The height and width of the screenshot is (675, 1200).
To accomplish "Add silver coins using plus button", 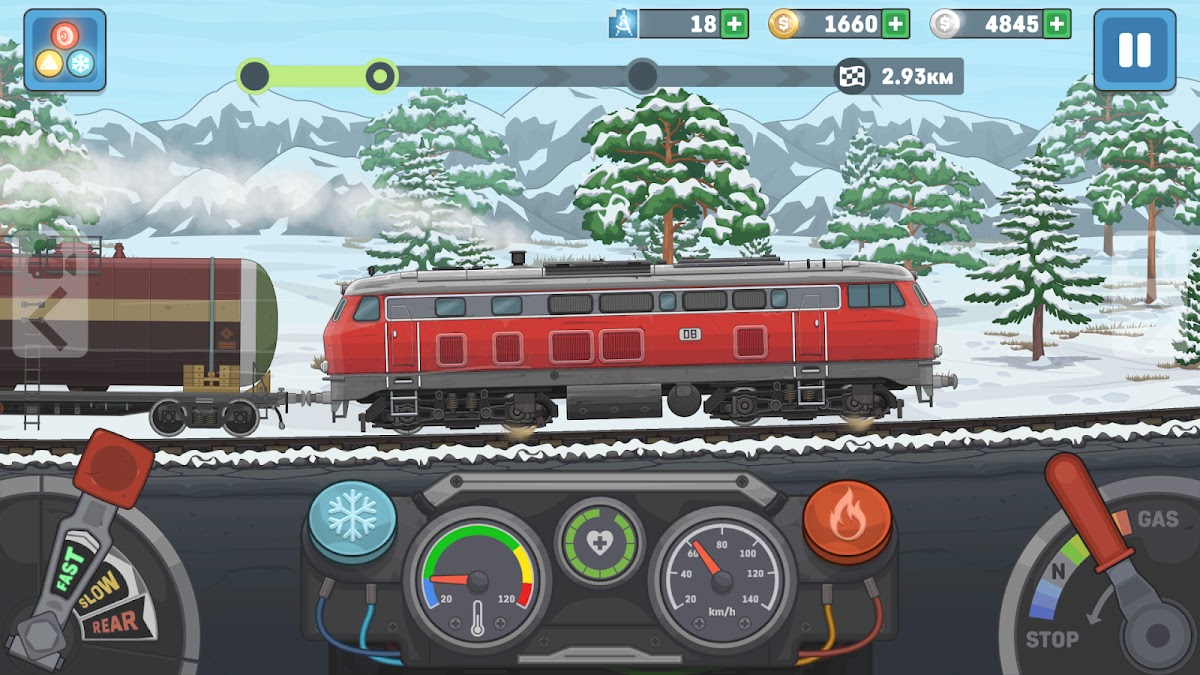I will point(1057,24).
